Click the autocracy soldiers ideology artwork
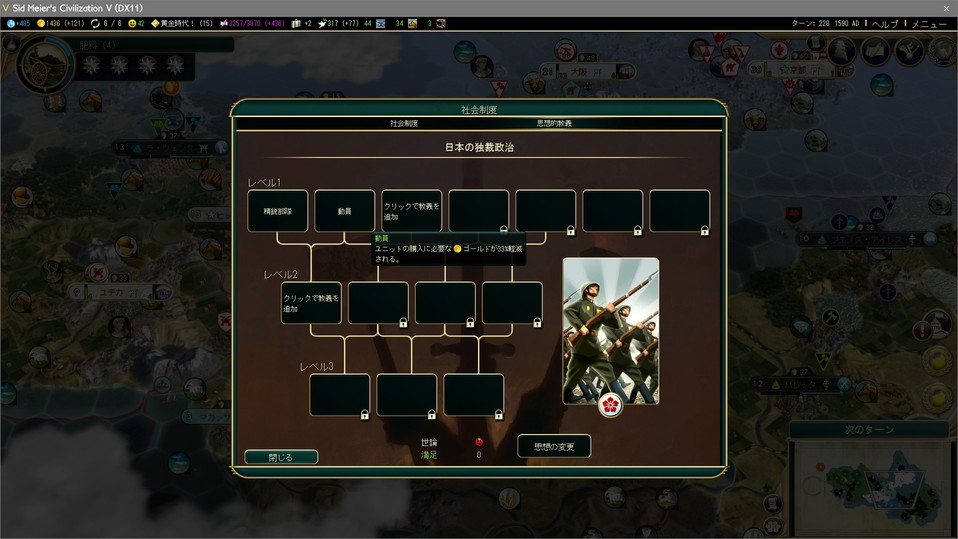This screenshot has width=958, height=539. (x=610, y=331)
